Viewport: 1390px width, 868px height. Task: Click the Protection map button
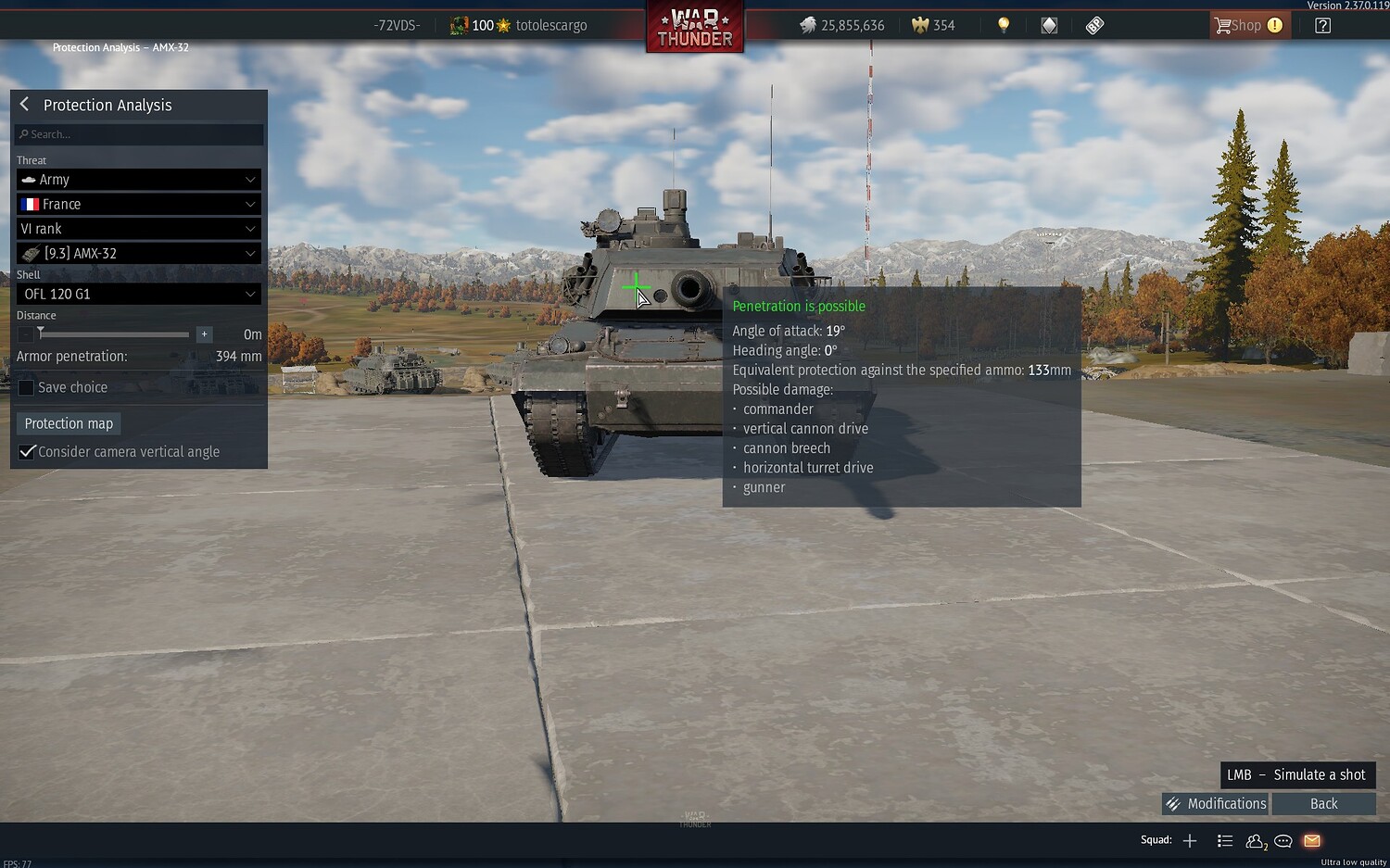point(68,422)
